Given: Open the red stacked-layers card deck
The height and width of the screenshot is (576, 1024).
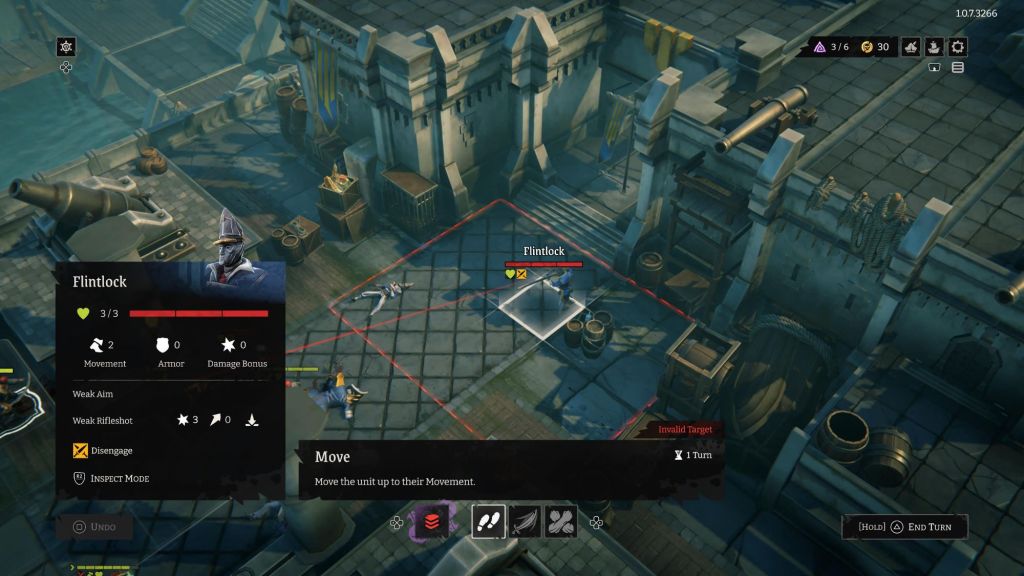Looking at the screenshot, I should tap(431, 521).
